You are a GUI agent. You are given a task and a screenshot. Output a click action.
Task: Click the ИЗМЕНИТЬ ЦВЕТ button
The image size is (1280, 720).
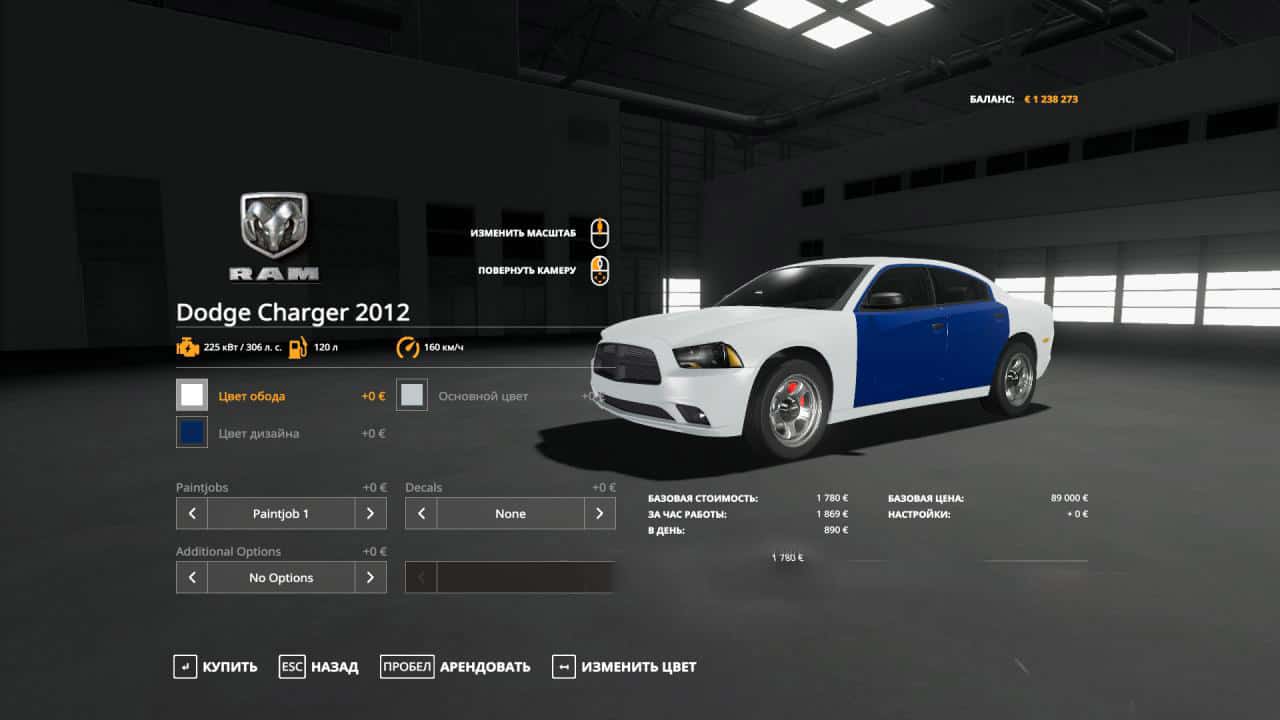click(x=624, y=667)
